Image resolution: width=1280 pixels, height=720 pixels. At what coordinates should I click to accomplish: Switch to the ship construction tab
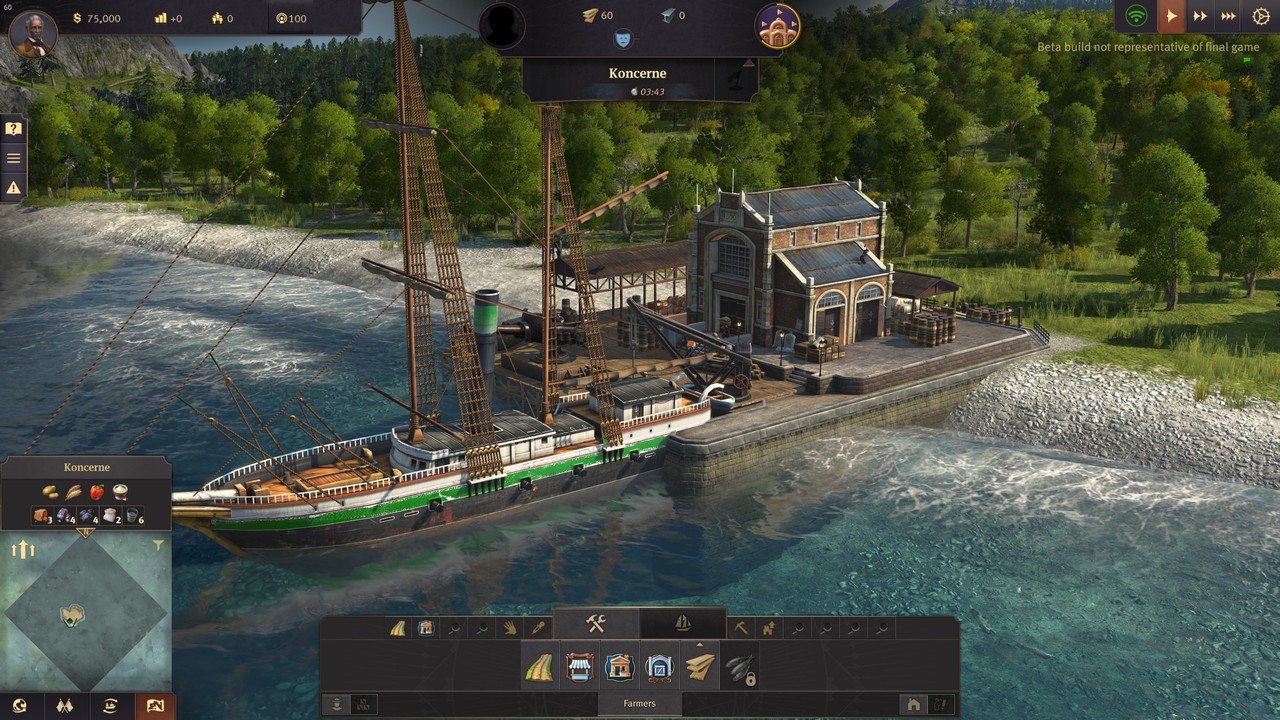(683, 624)
